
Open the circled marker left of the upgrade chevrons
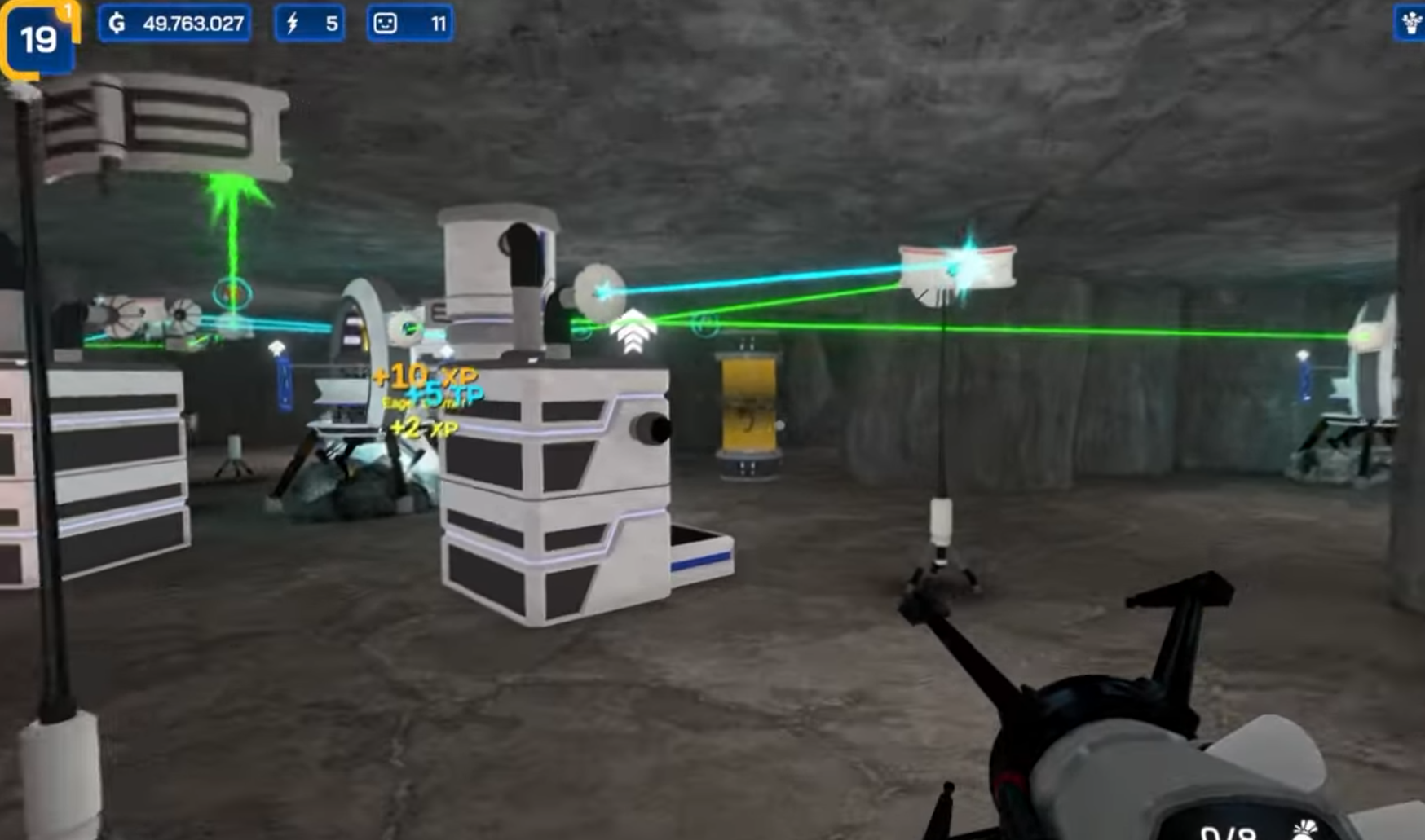[581, 331]
